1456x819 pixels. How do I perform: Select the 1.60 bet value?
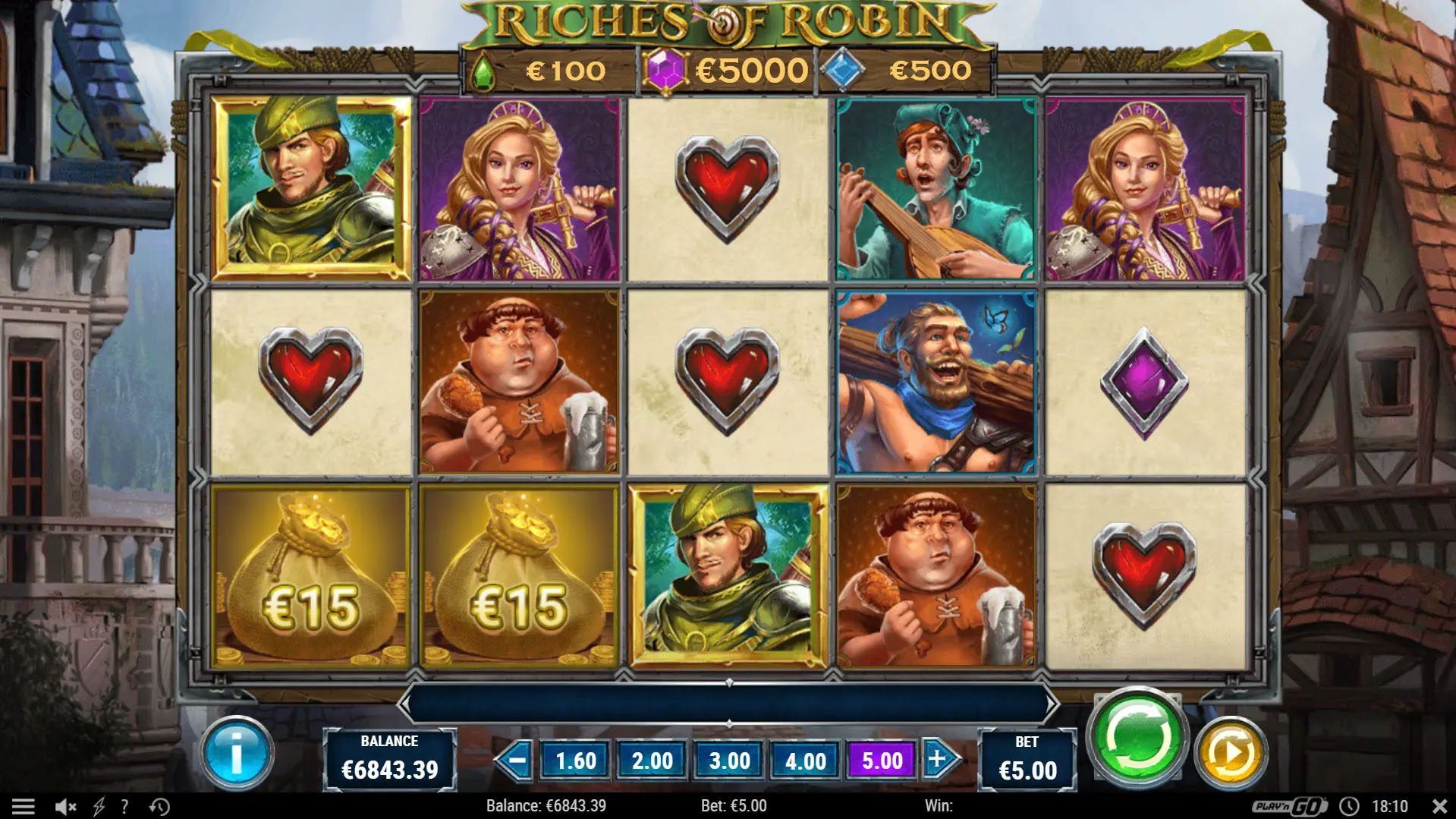tap(576, 761)
